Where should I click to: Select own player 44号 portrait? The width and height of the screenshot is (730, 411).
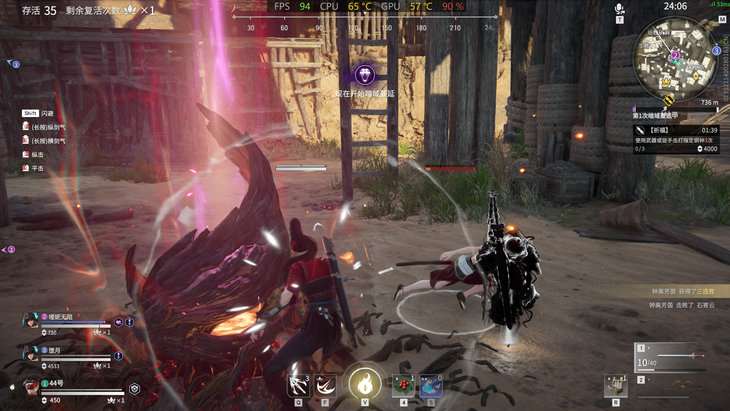[32, 387]
